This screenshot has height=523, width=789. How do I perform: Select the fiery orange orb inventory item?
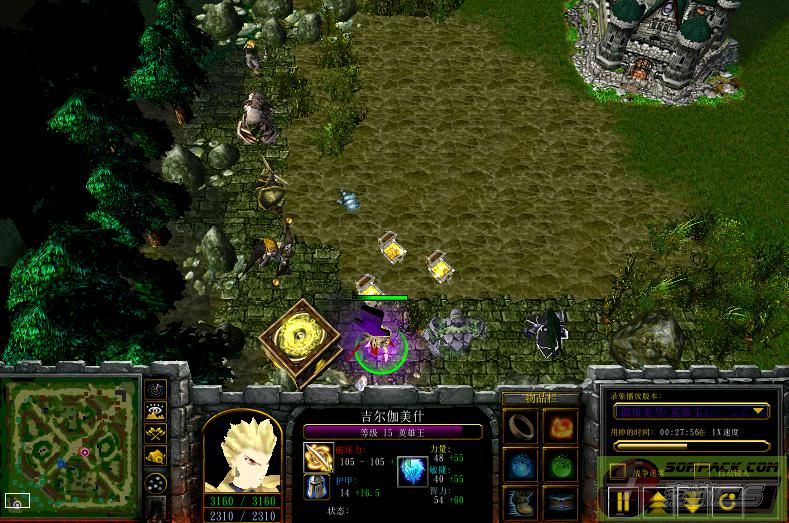(560, 427)
